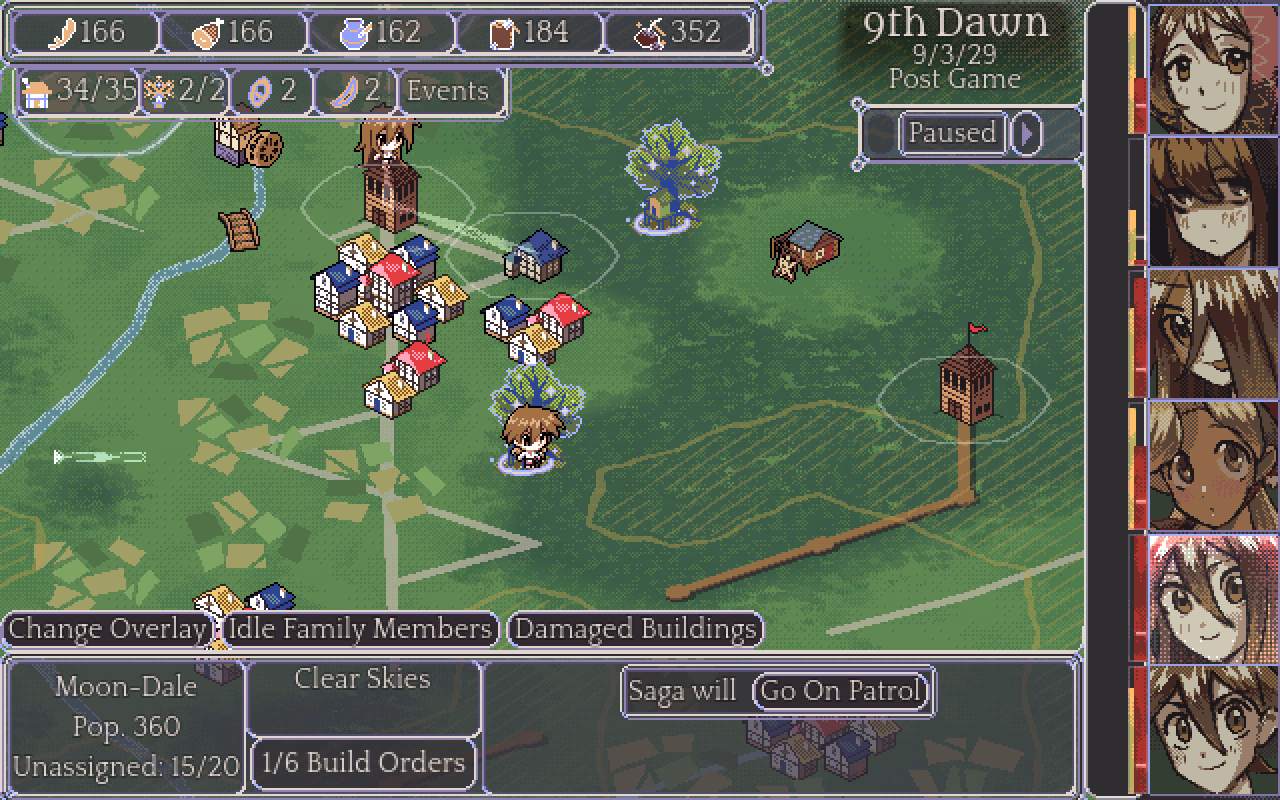Image resolution: width=1280 pixels, height=800 pixels.
Task: Show Idle Family Members
Action: [x=360, y=629]
